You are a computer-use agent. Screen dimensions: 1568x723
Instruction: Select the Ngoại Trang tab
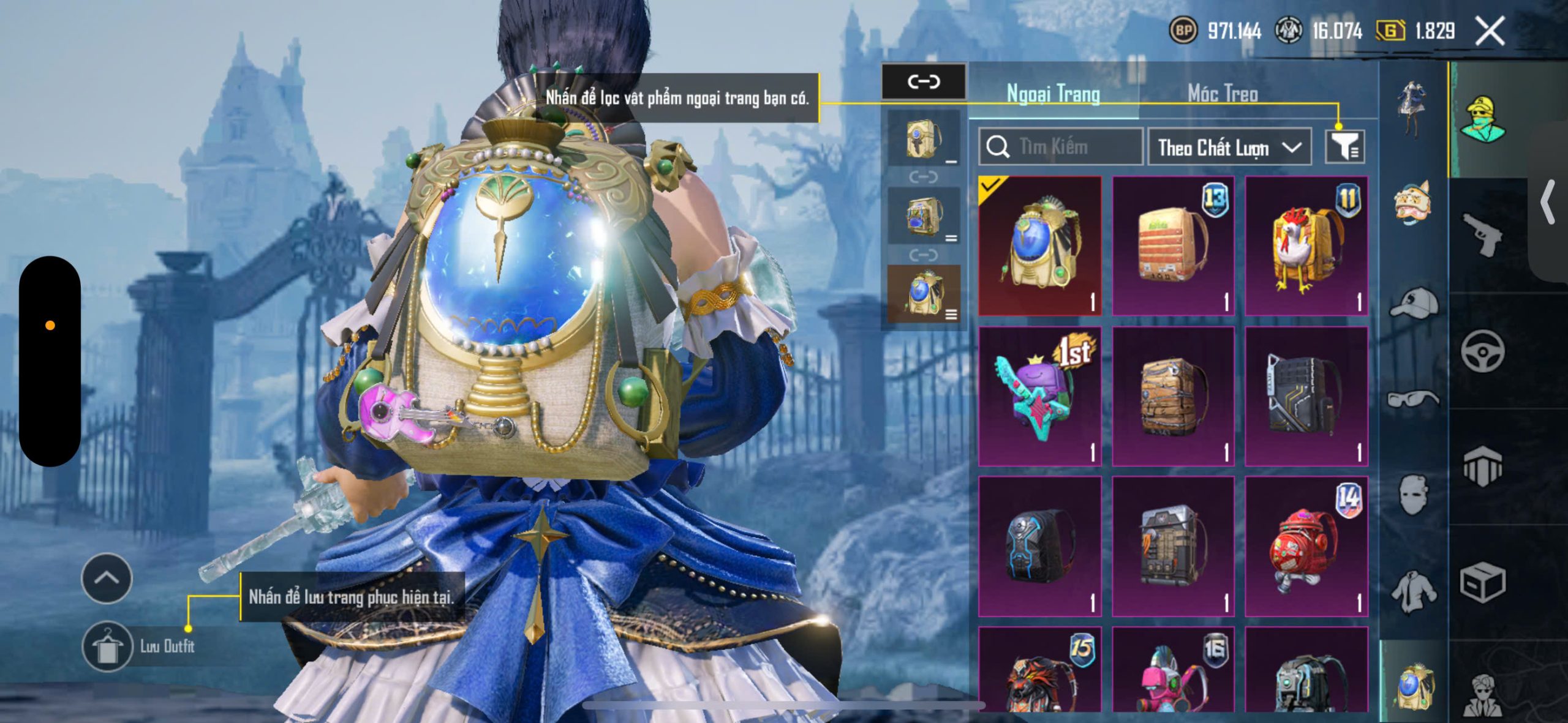tap(1053, 94)
